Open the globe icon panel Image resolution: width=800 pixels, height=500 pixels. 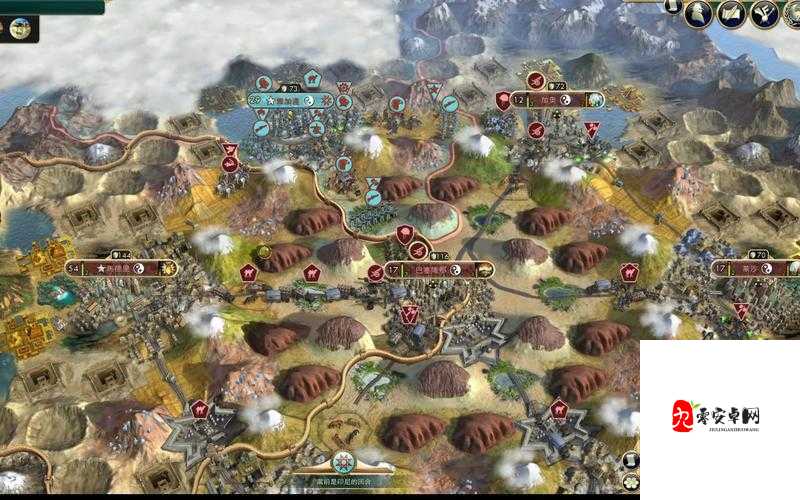click(x=20, y=29)
